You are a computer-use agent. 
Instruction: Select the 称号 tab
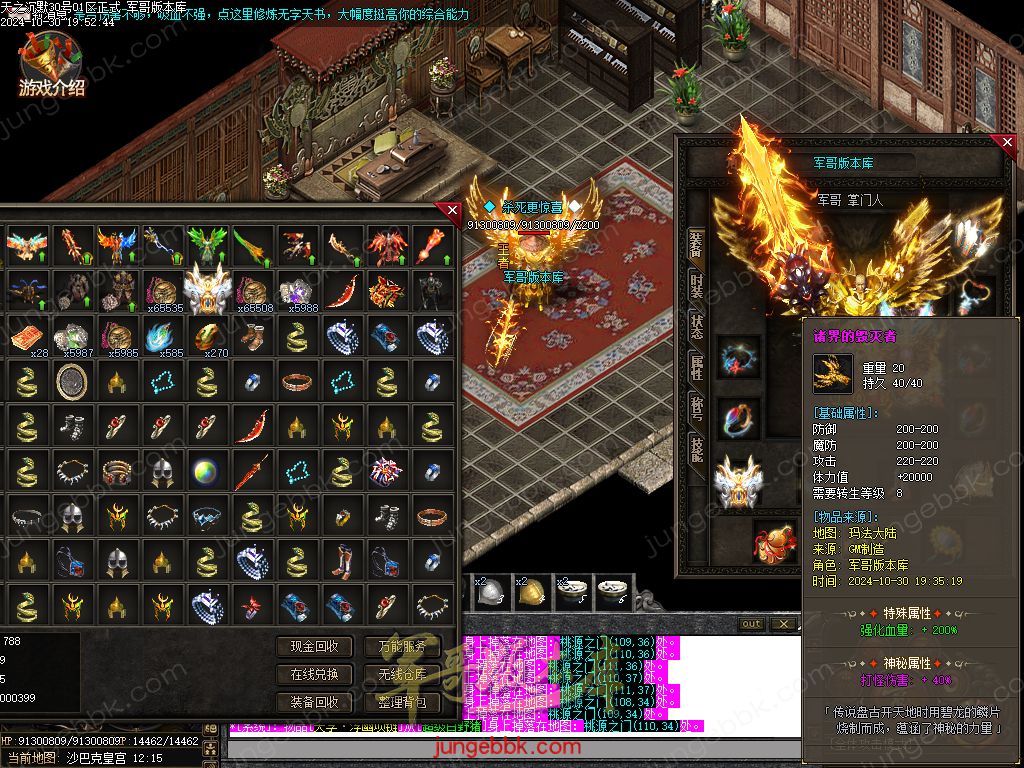point(697,408)
